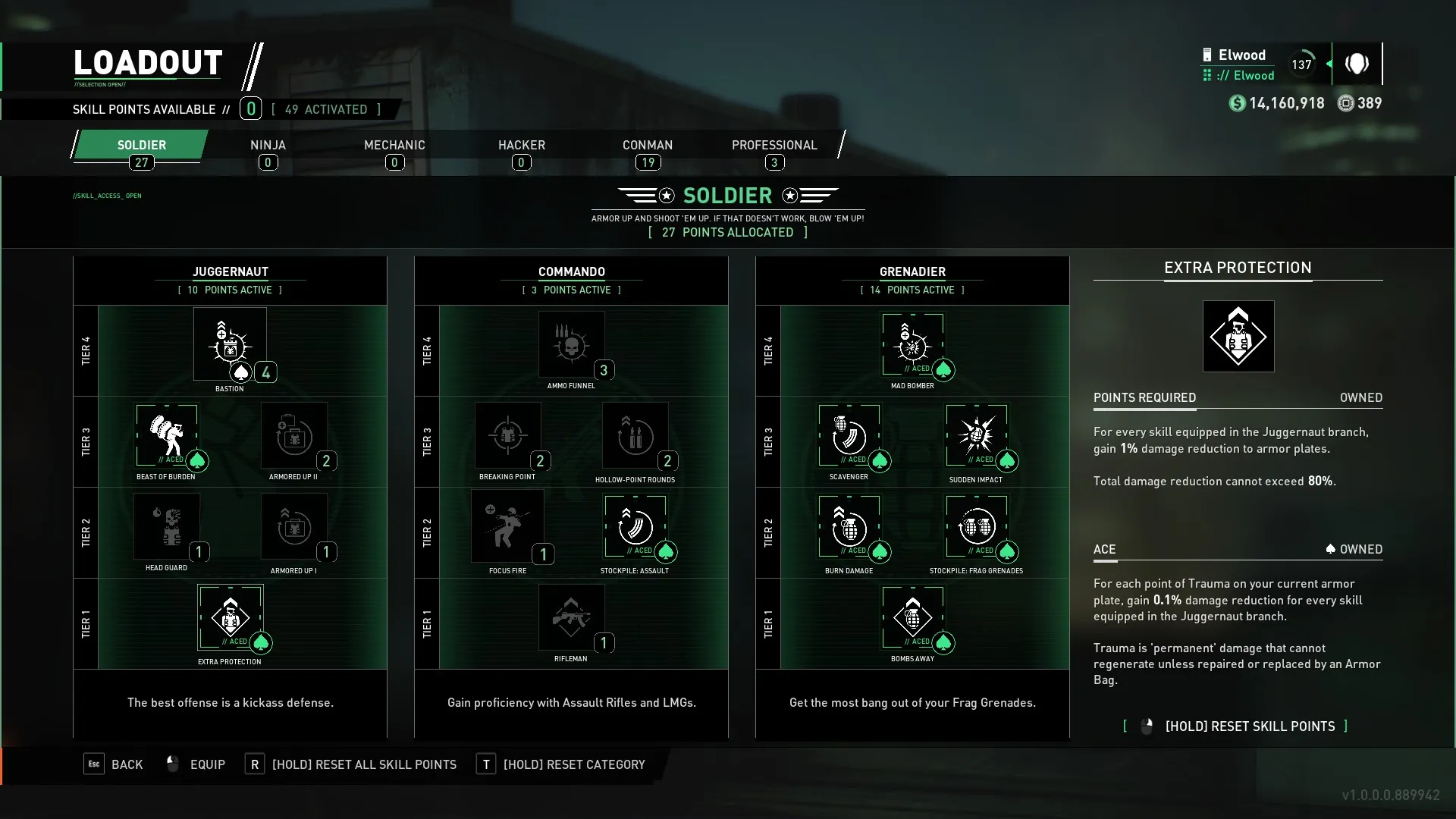Pick the Focus Fire skill
The height and width of the screenshot is (819, 1456).
[x=508, y=526]
